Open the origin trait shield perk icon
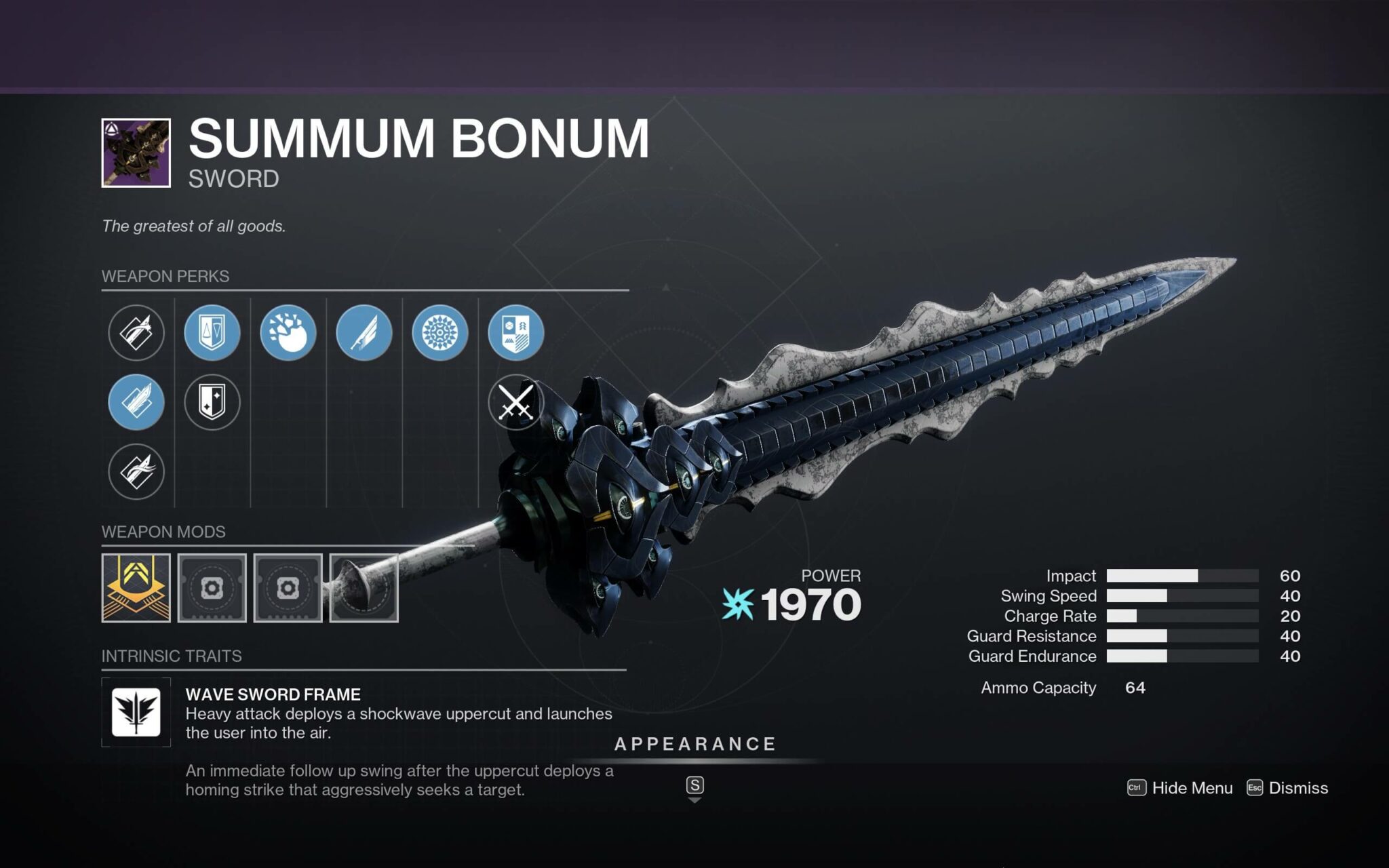This screenshot has width=1389, height=868. [516, 332]
